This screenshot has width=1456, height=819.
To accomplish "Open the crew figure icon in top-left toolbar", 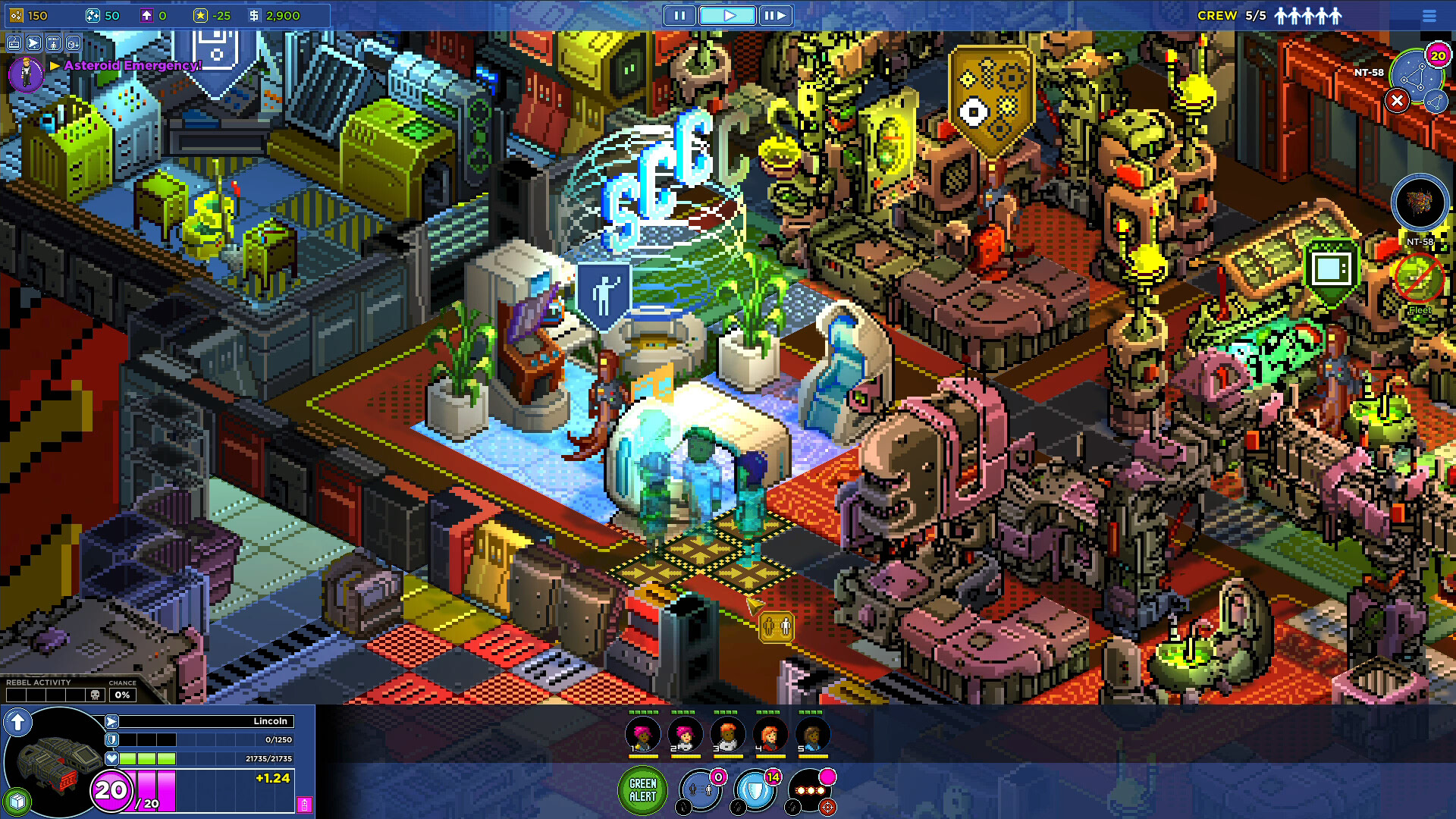I will pos(53,42).
